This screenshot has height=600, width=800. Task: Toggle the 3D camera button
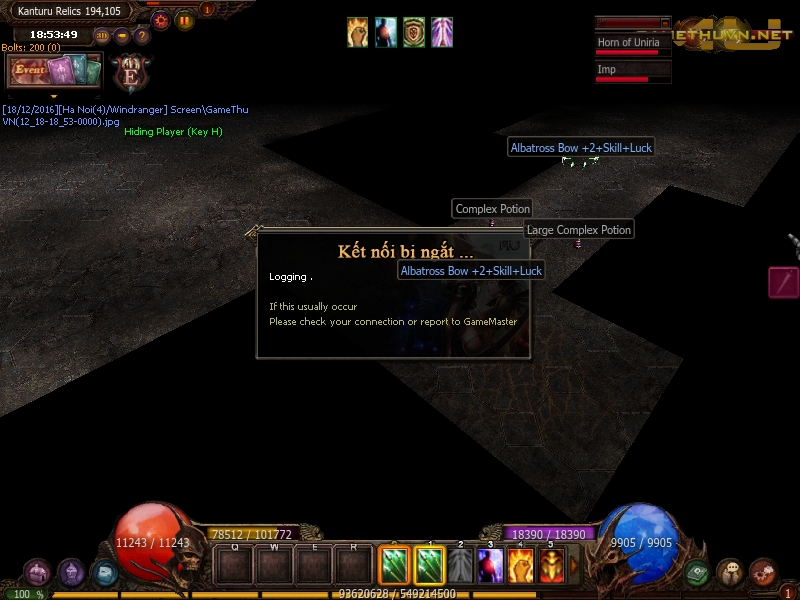pos(102,36)
